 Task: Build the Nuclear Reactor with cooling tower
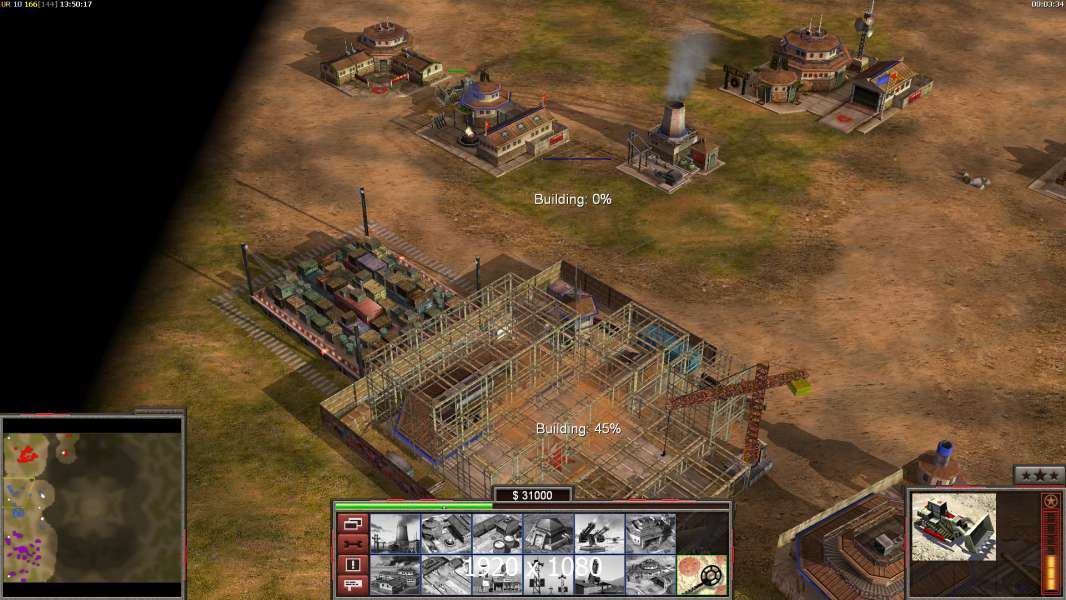coord(395,534)
